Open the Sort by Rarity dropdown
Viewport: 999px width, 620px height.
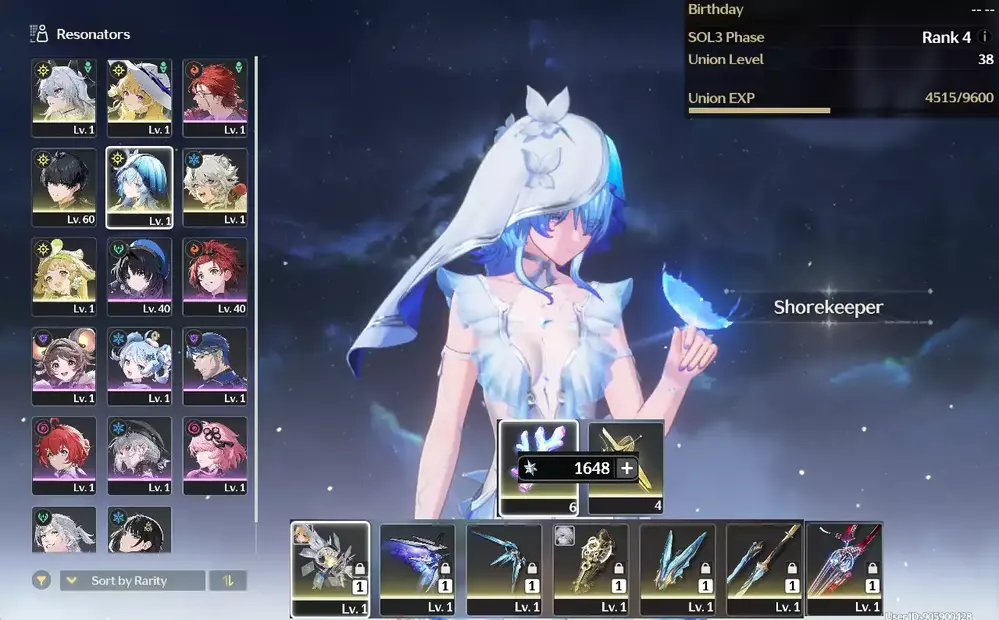point(132,581)
